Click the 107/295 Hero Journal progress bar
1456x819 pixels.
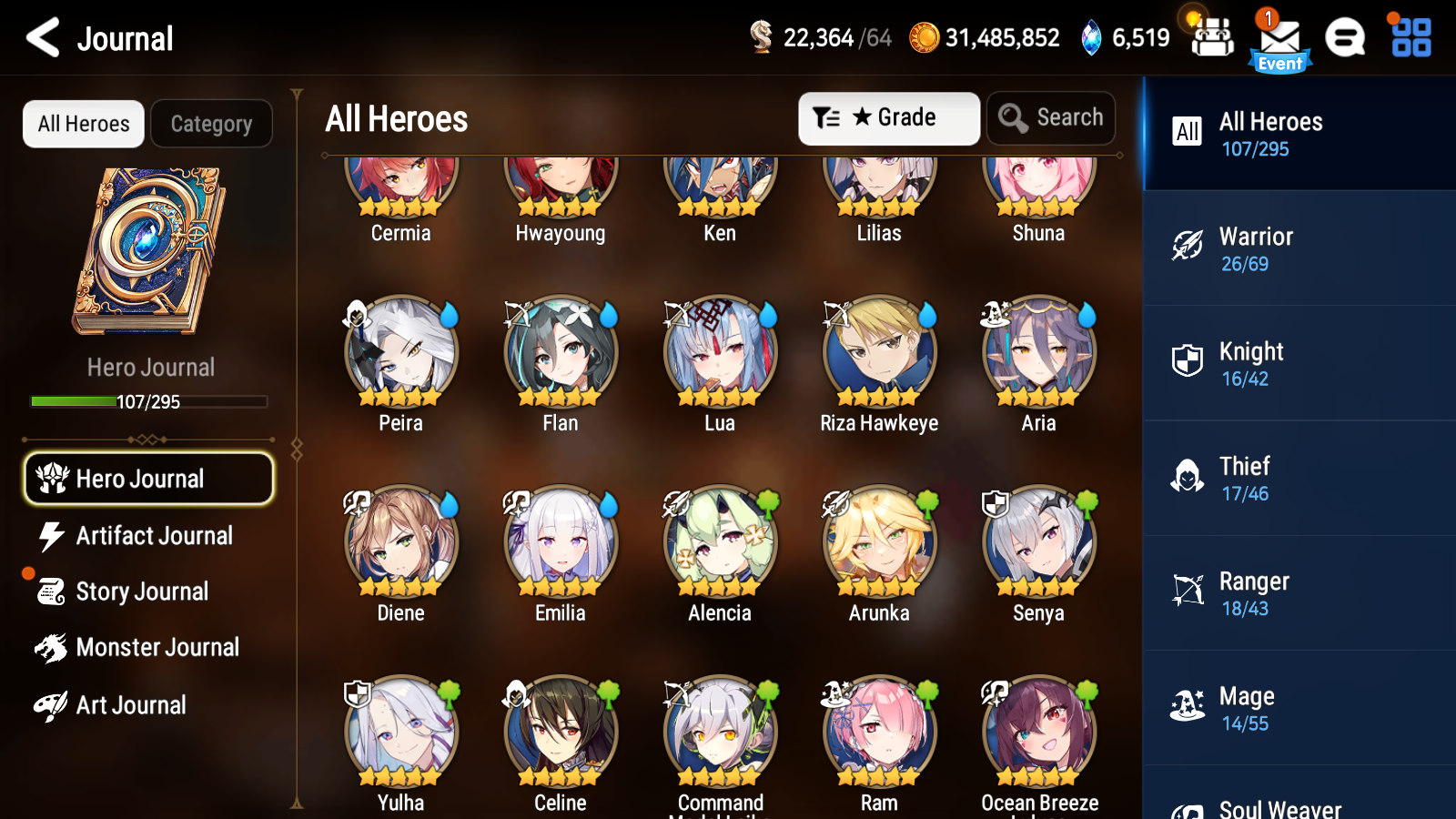148,400
